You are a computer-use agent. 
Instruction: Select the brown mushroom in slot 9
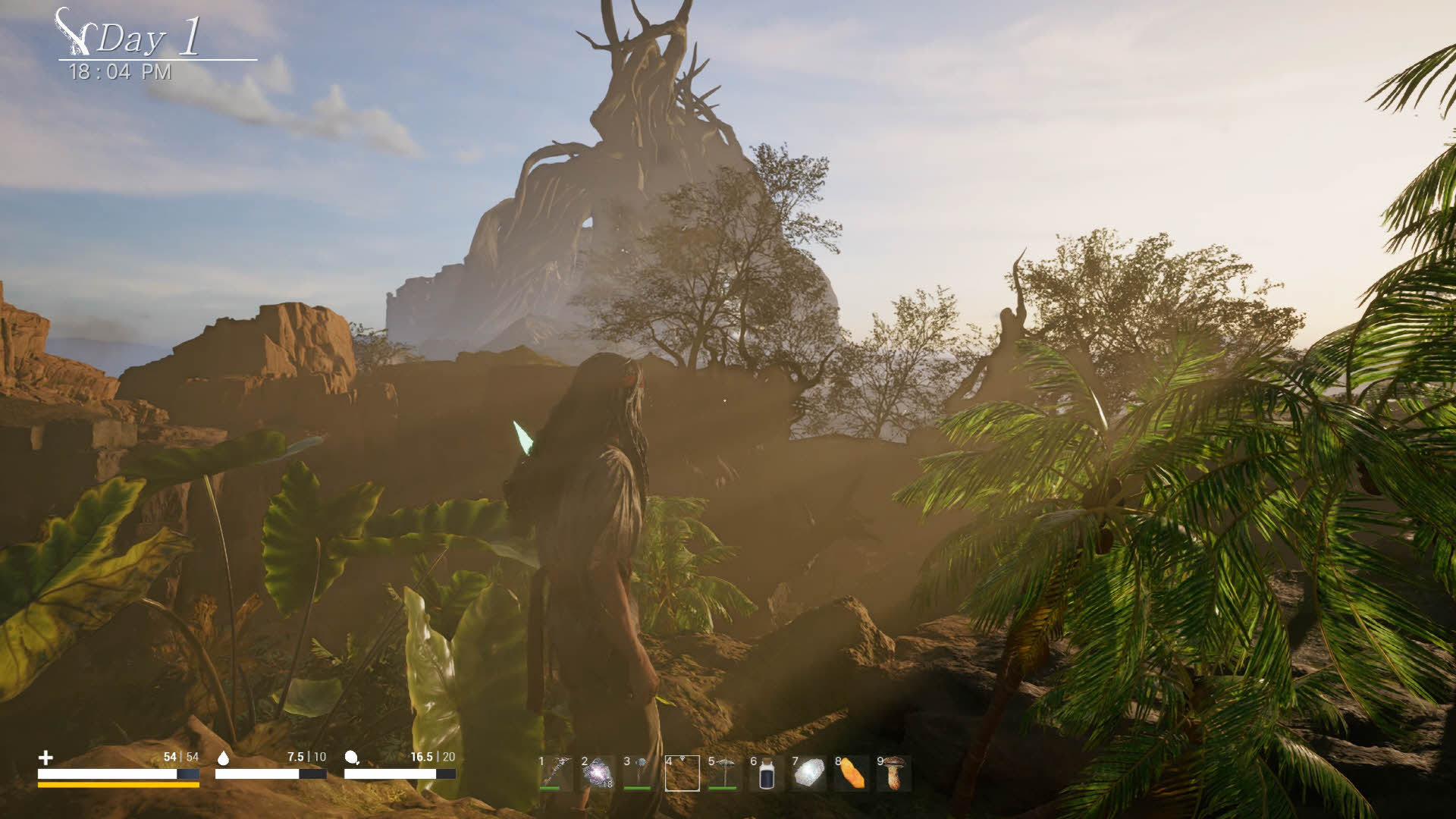coord(894,773)
